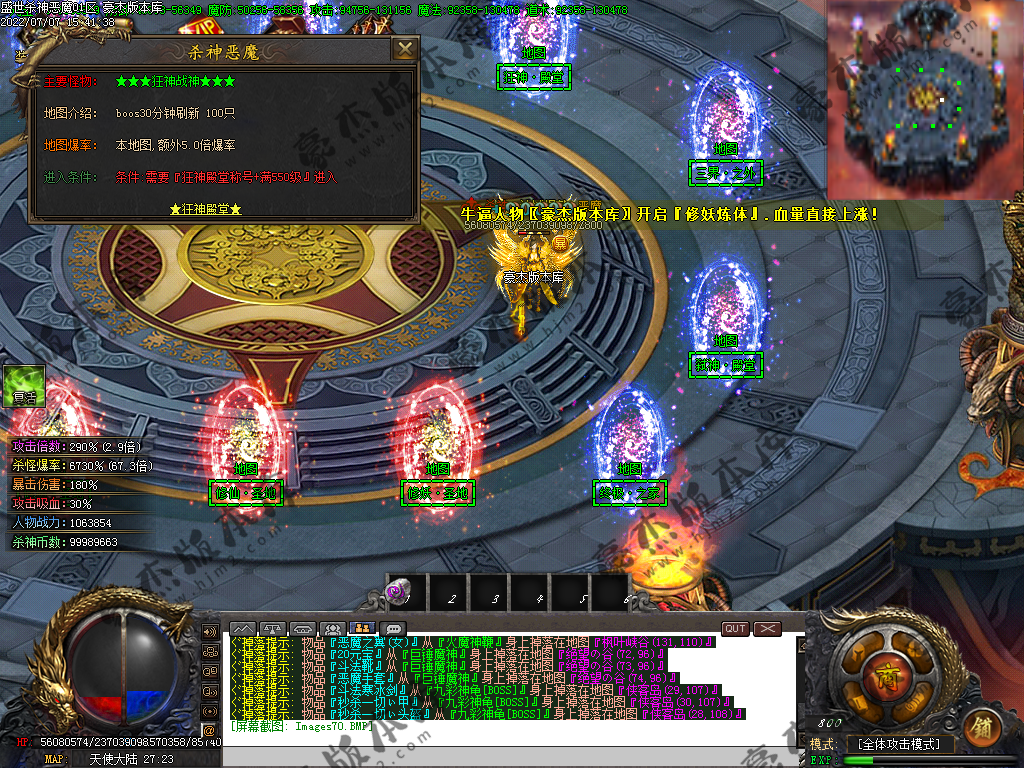Switch to the mountain-shaped chat tab

pos(243,628)
